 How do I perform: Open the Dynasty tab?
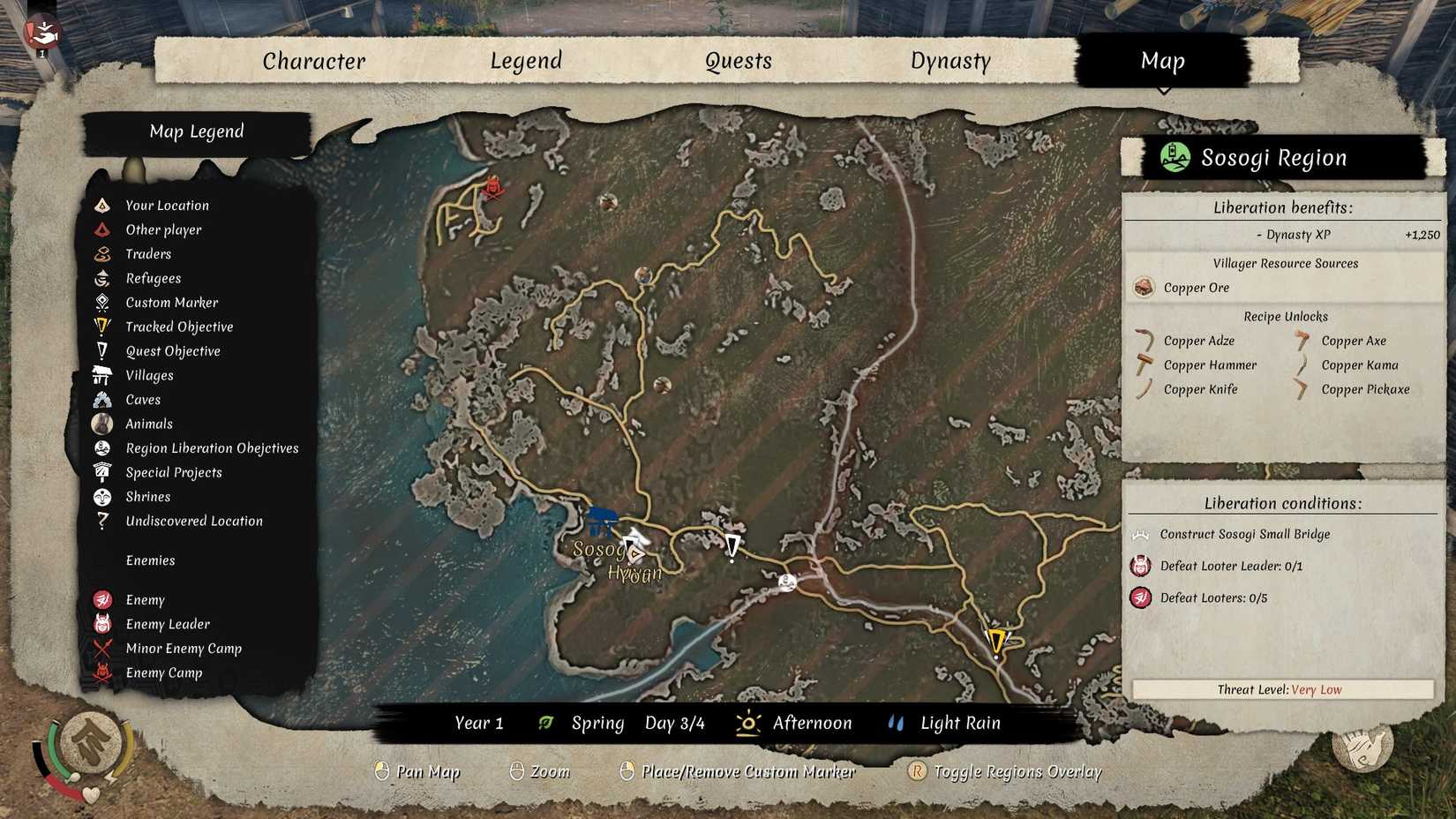pos(951,61)
